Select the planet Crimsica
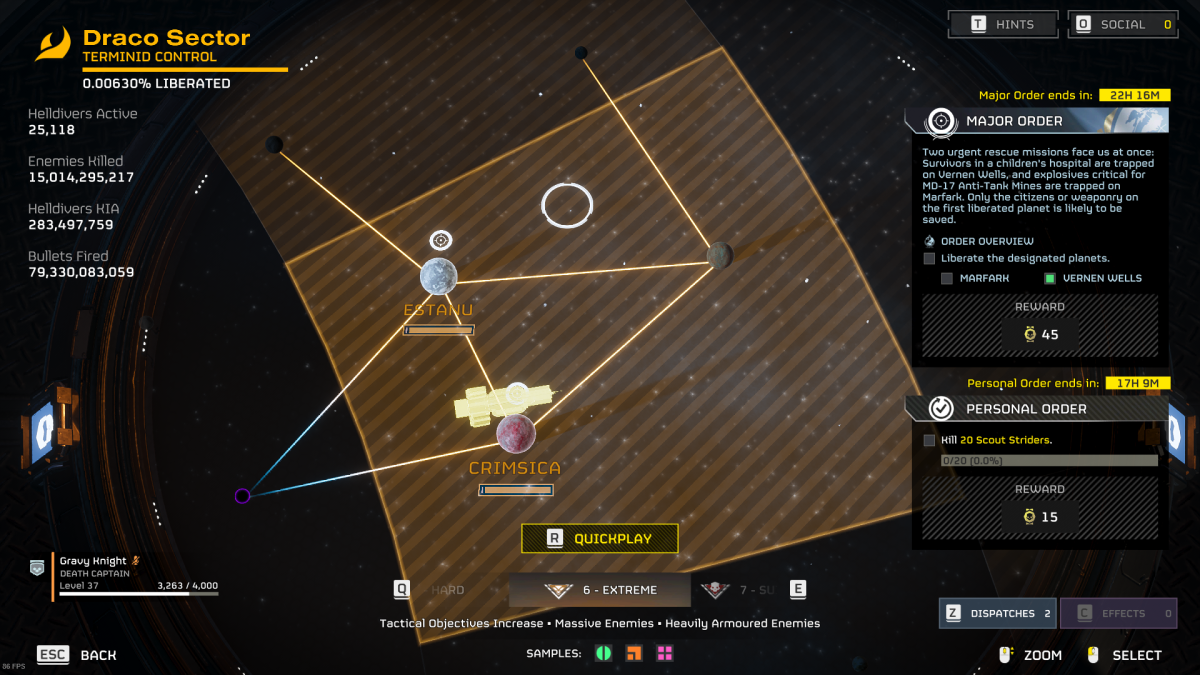The height and width of the screenshot is (675, 1200). click(x=516, y=434)
